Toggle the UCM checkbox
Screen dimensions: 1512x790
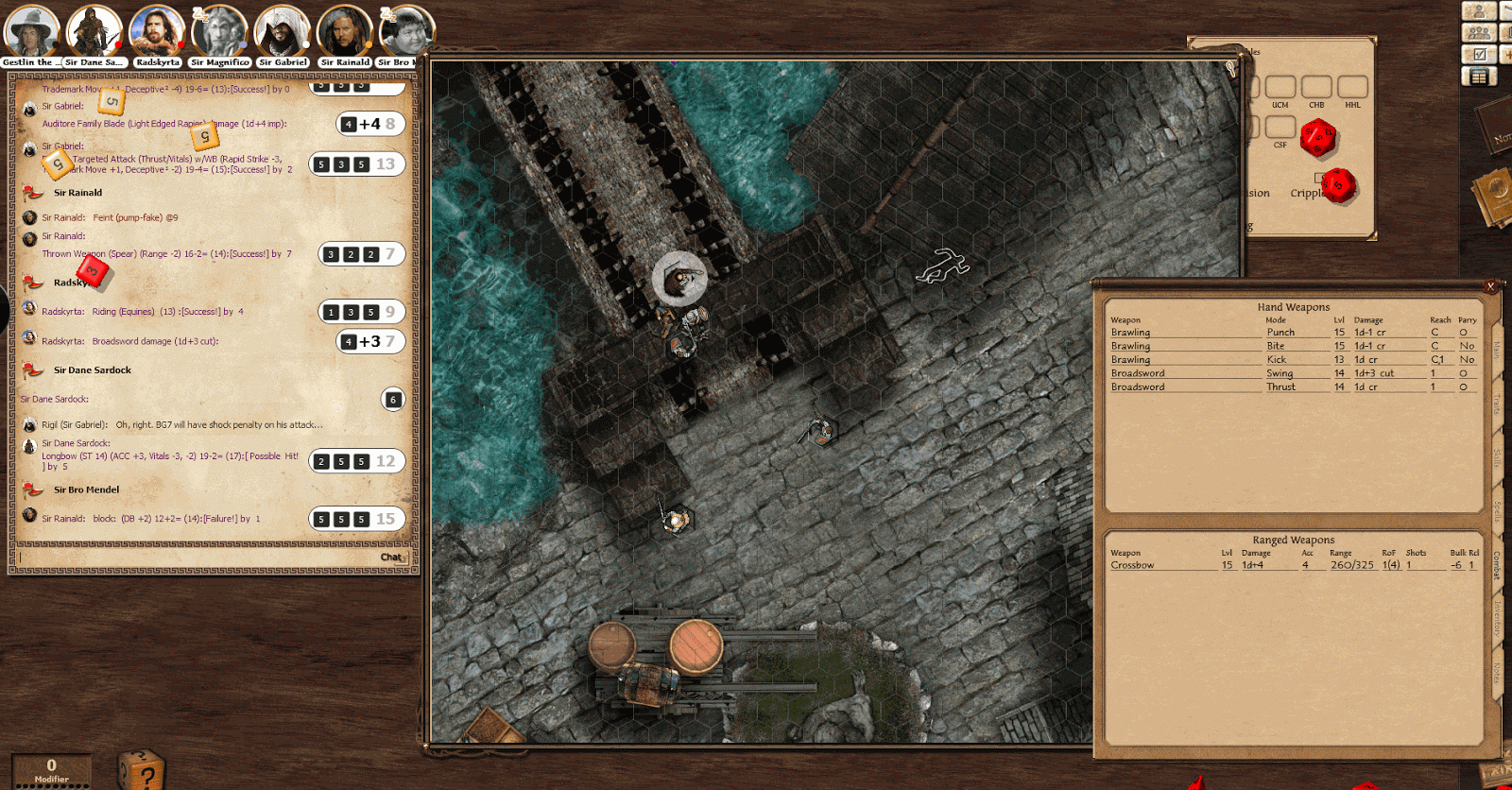click(1281, 86)
